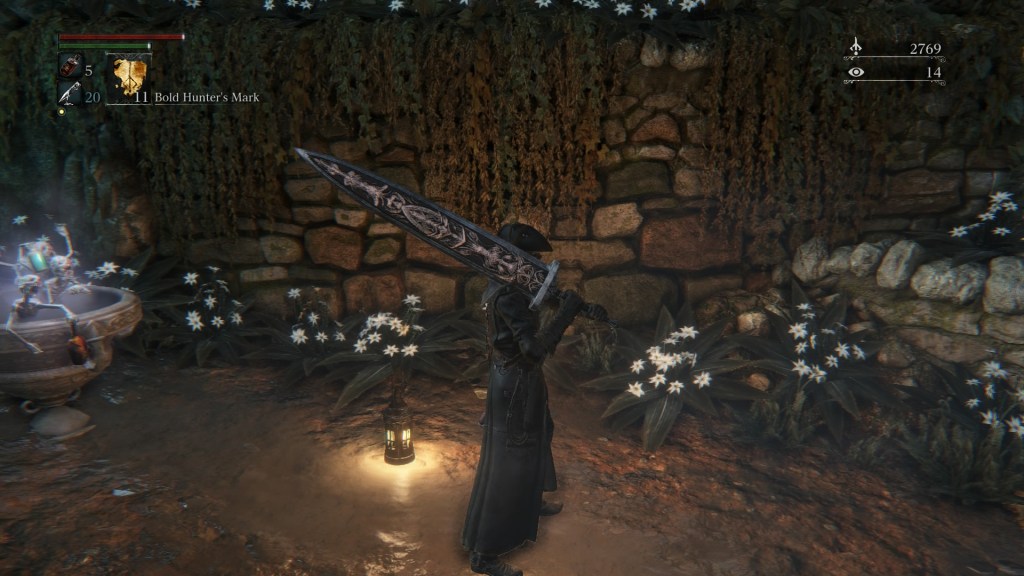Use the Bold Hunter's Mark item slot
The width and height of the screenshot is (1024, 576).
[130, 74]
